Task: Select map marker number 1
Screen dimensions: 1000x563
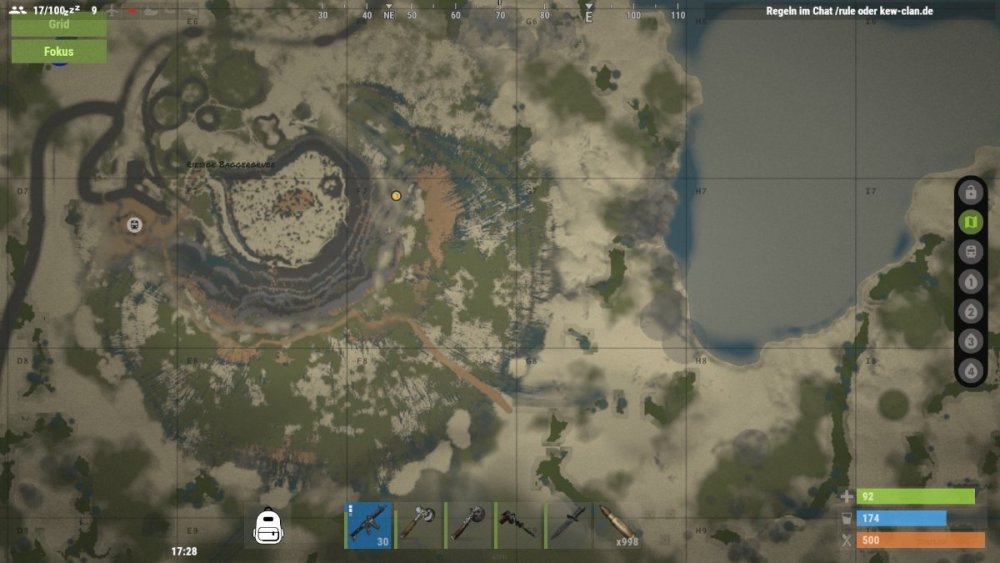Action: click(969, 282)
